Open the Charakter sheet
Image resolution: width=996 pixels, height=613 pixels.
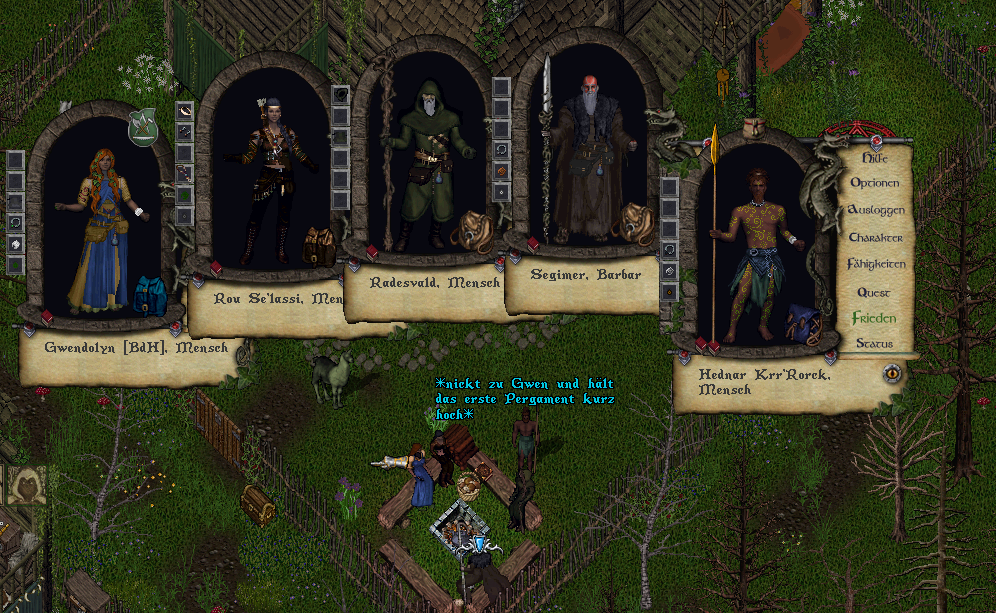(875, 237)
